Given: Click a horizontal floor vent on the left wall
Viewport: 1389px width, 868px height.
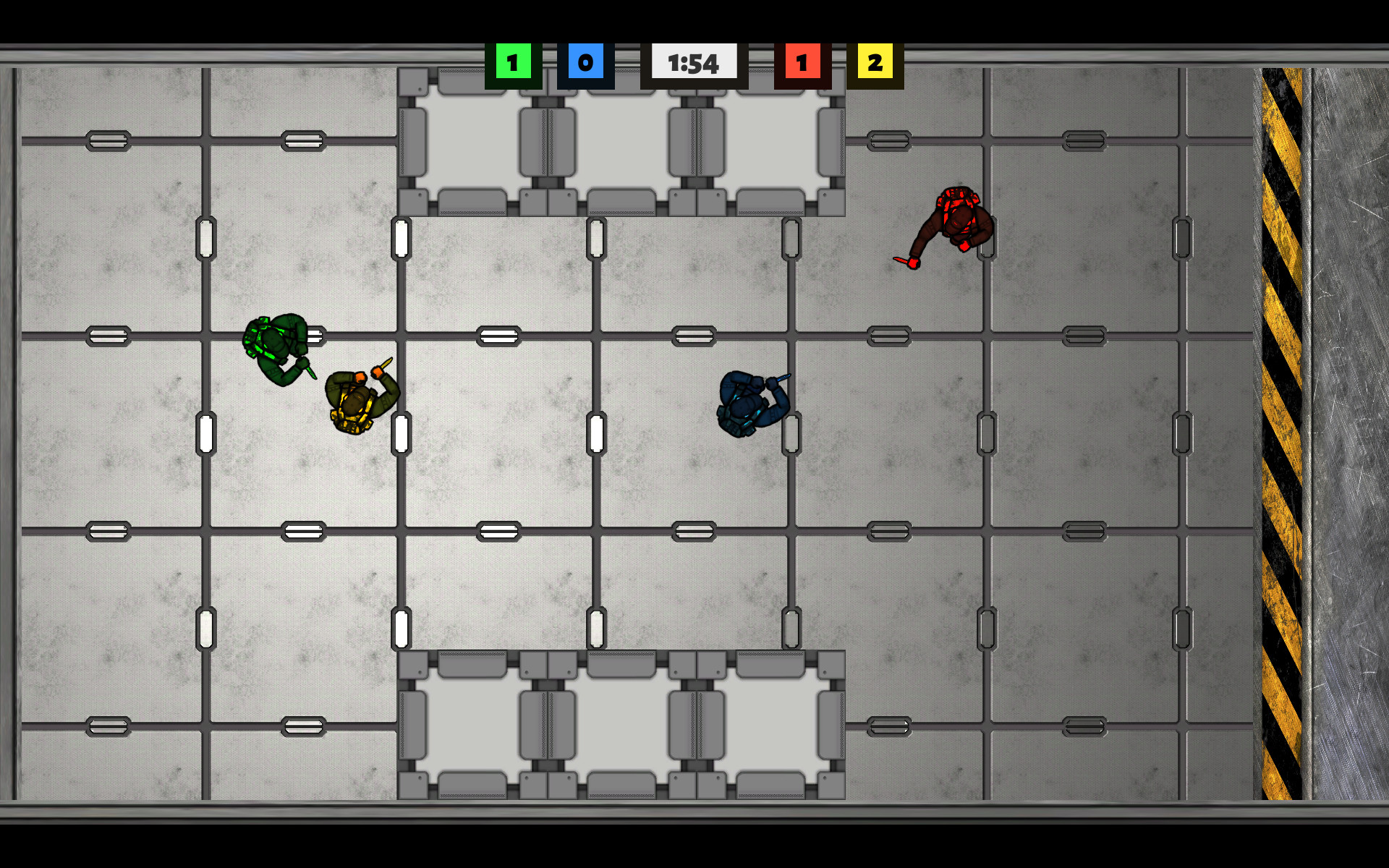Looking at the screenshot, I should (x=106, y=335).
